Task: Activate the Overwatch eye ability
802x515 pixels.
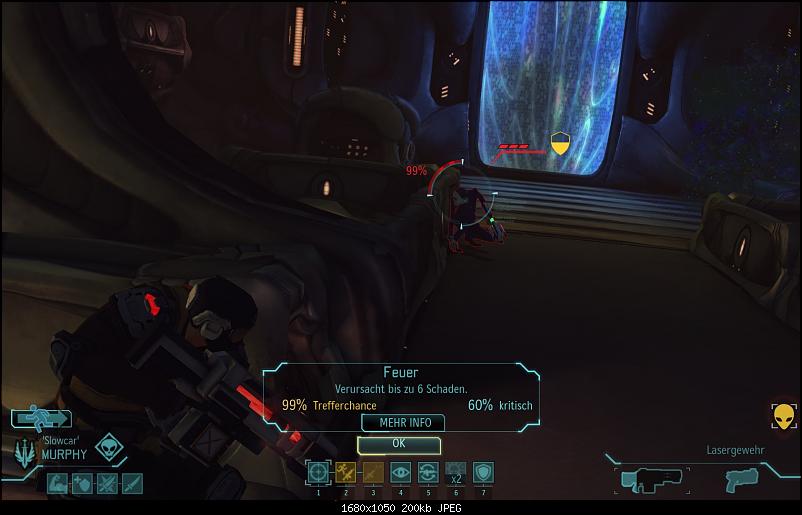Action: tap(401, 471)
